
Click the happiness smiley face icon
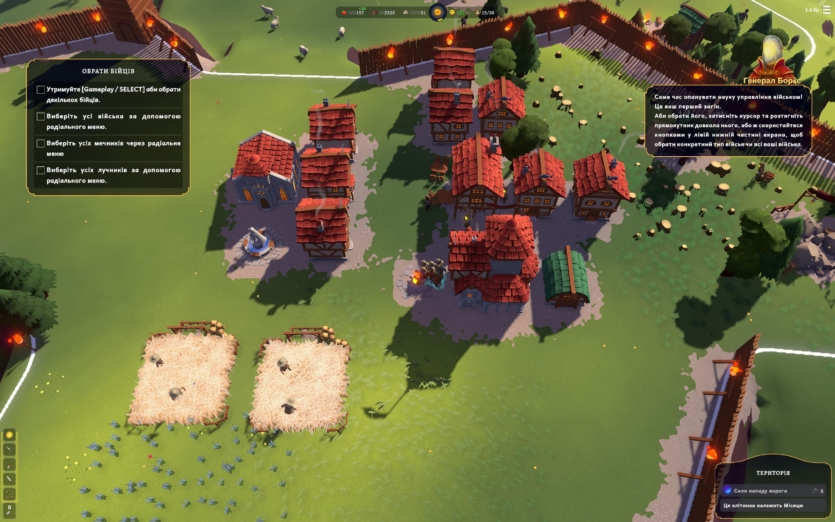(x=452, y=13)
